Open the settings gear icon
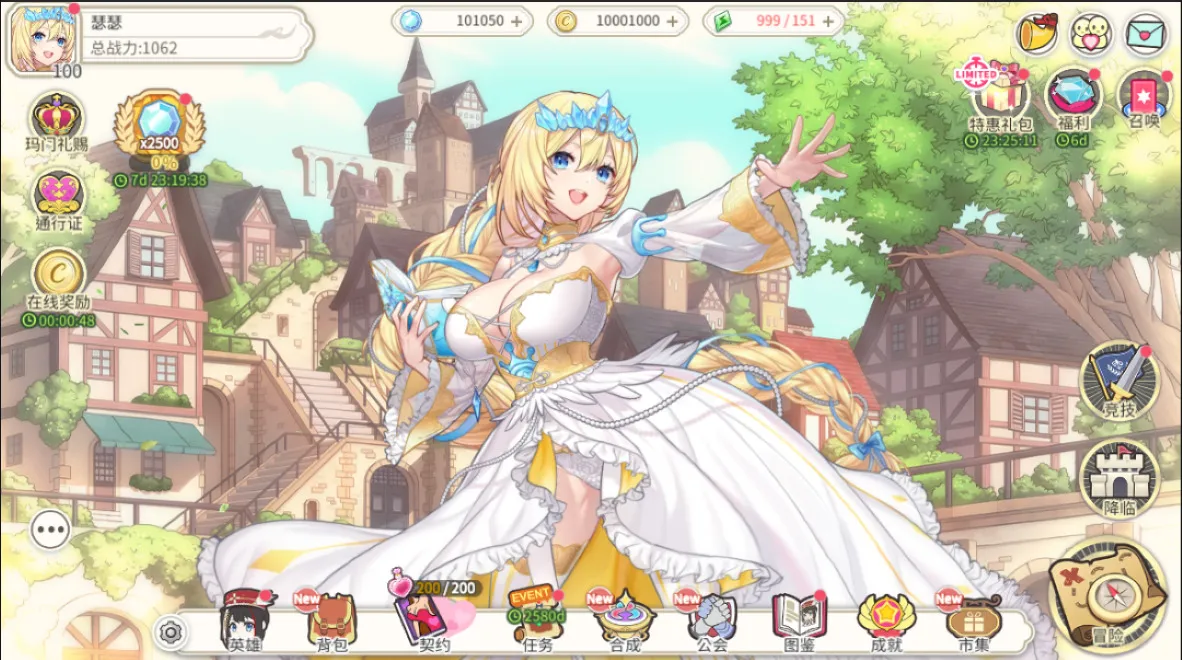The image size is (1182, 660). (x=171, y=632)
